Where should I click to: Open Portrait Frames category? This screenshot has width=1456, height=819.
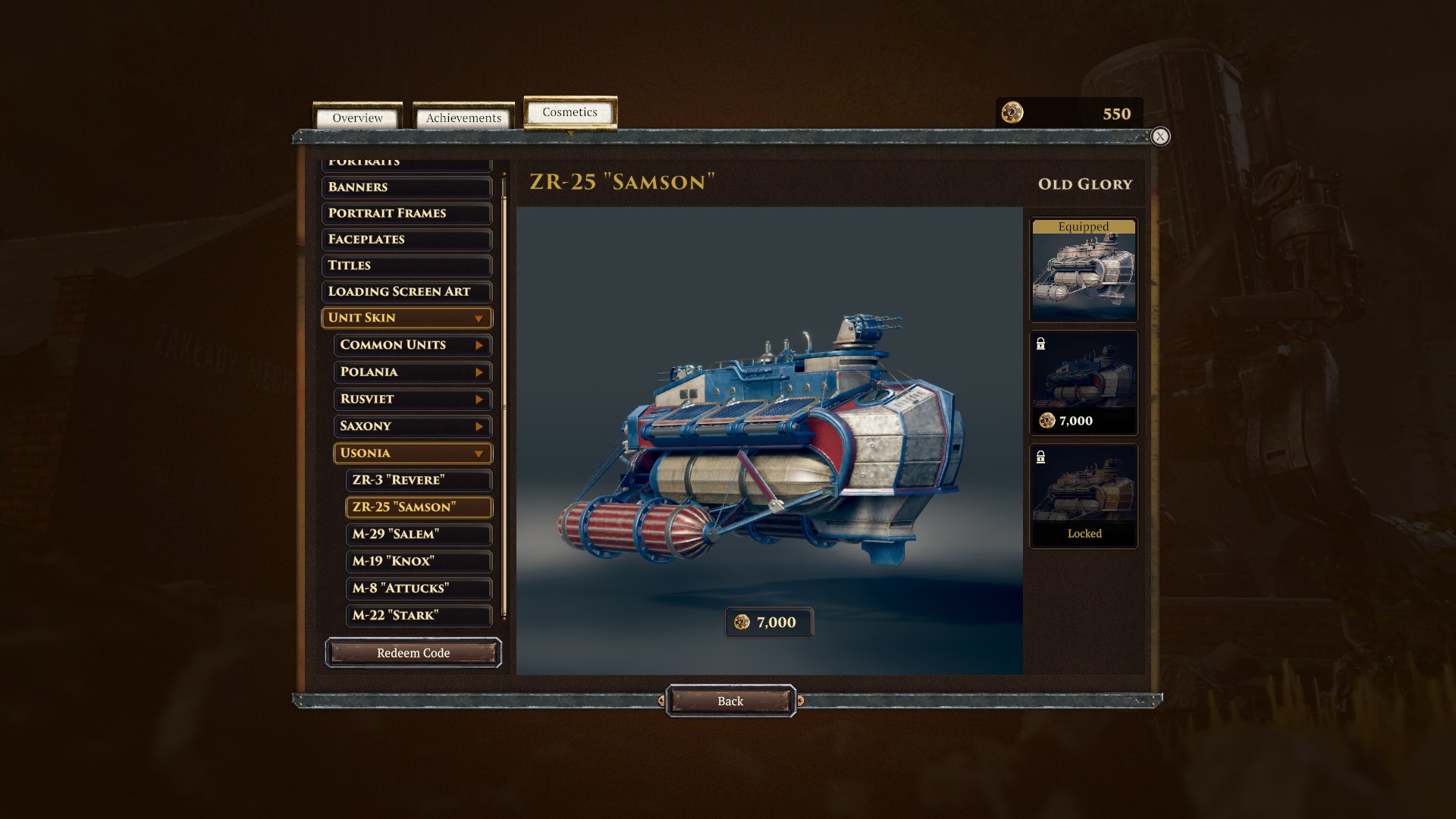point(406,213)
